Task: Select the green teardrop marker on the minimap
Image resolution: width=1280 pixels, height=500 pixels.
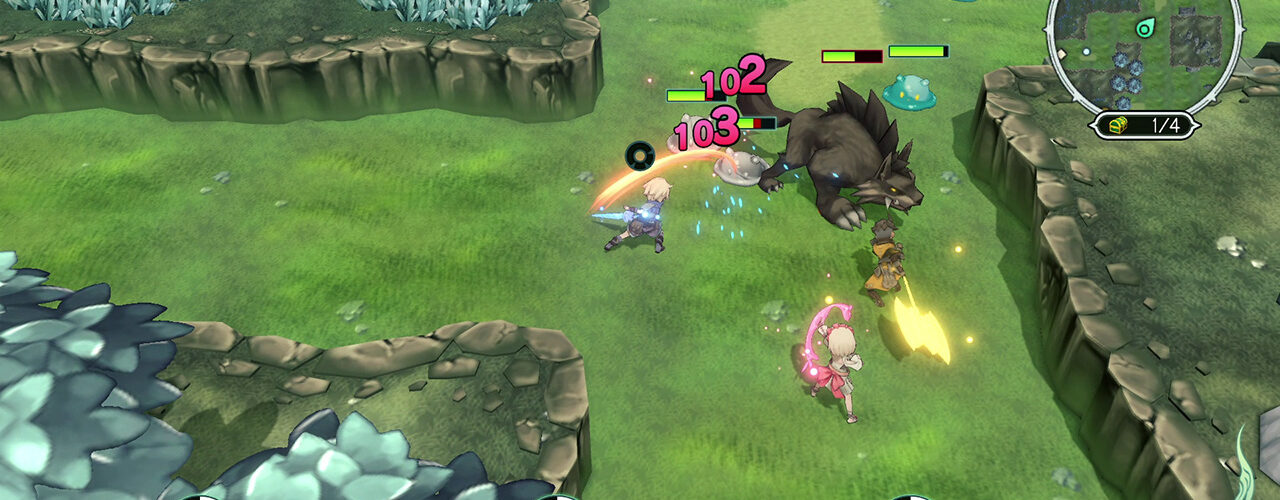Action: (1145, 28)
